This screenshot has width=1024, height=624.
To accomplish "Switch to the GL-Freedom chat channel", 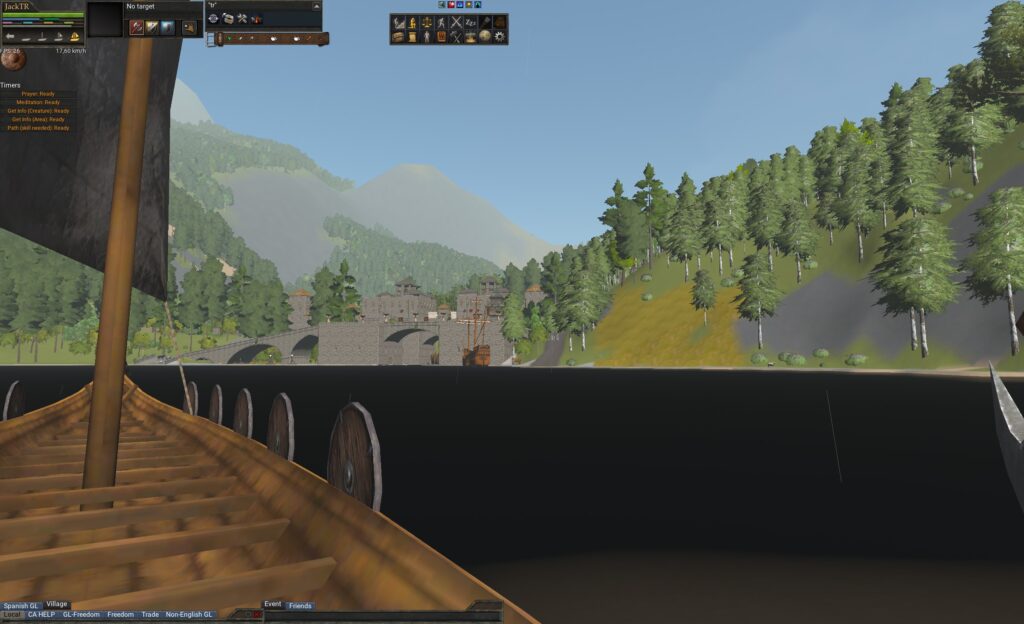I will [x=81, y=614].
